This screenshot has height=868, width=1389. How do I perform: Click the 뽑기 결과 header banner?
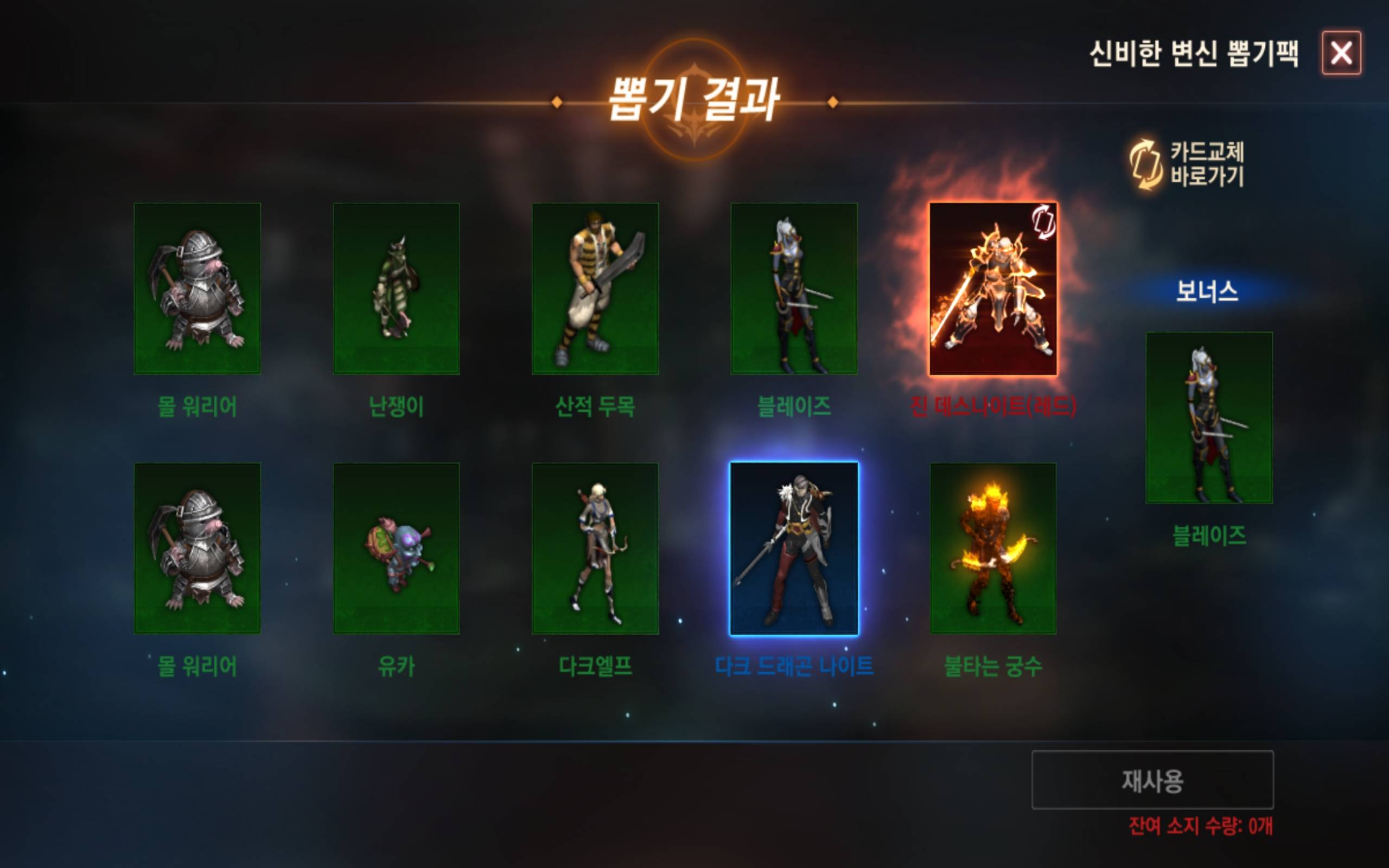[694, 100]
